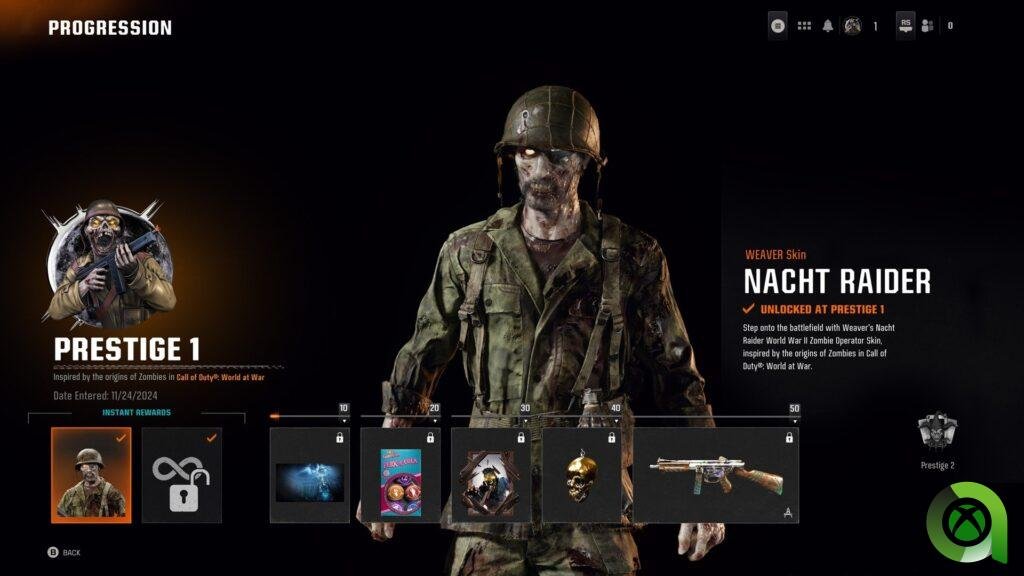
Task: Go to the Prestige 2 emblem
Action: 937,436
